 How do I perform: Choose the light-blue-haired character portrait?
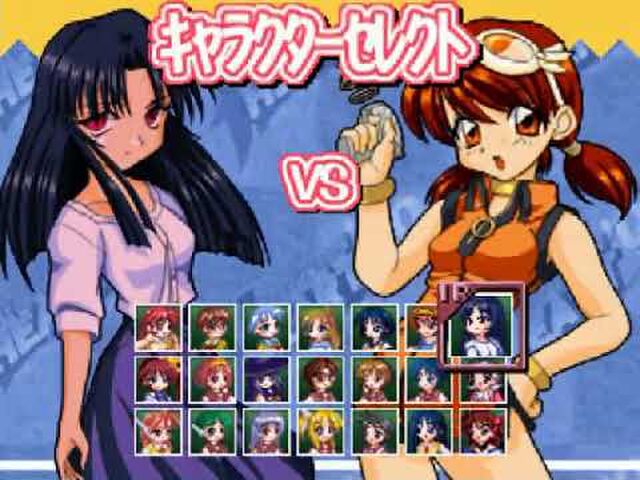(x=267, y=327)
